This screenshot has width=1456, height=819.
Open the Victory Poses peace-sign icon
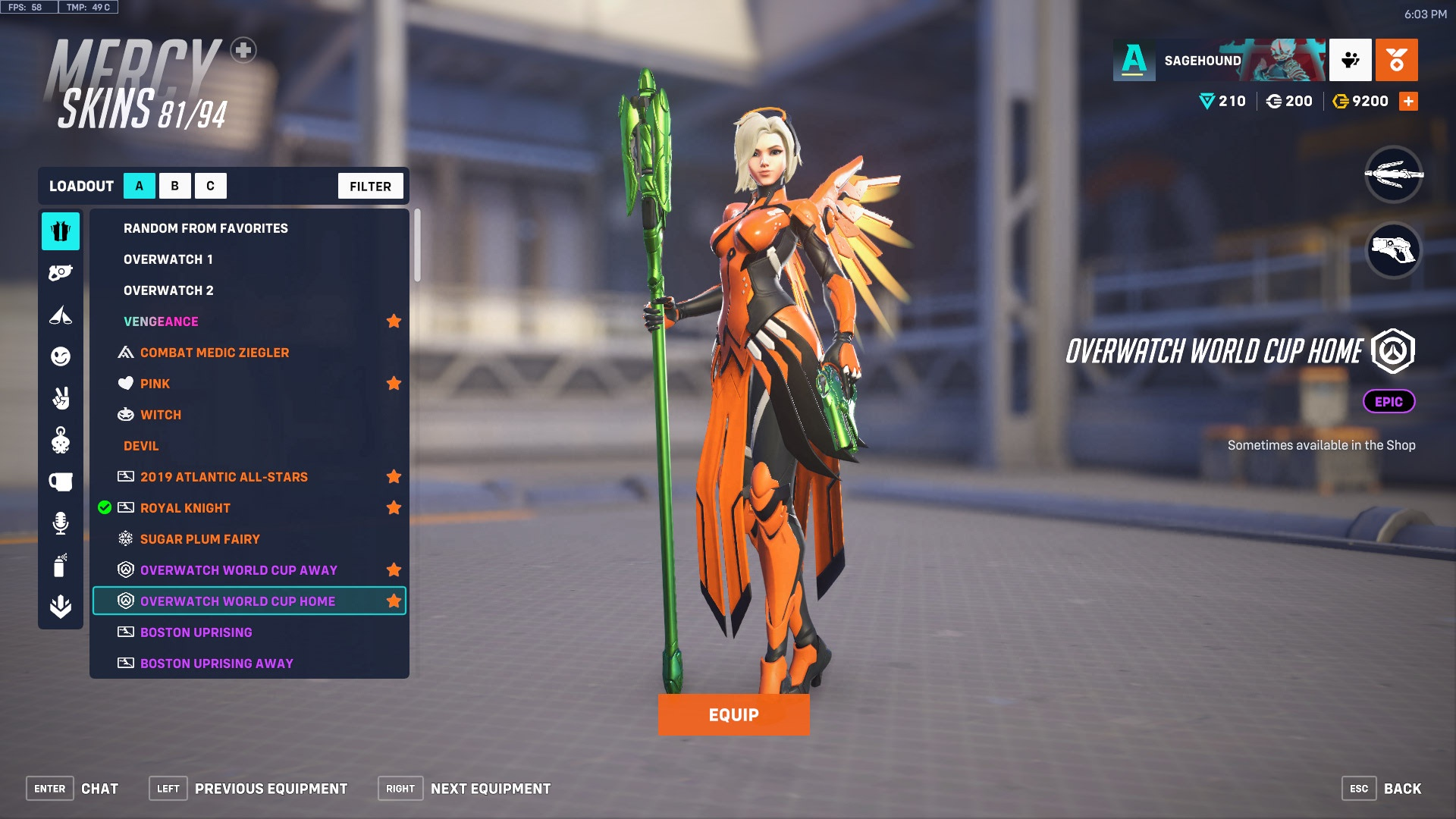[x=61, y=398]
